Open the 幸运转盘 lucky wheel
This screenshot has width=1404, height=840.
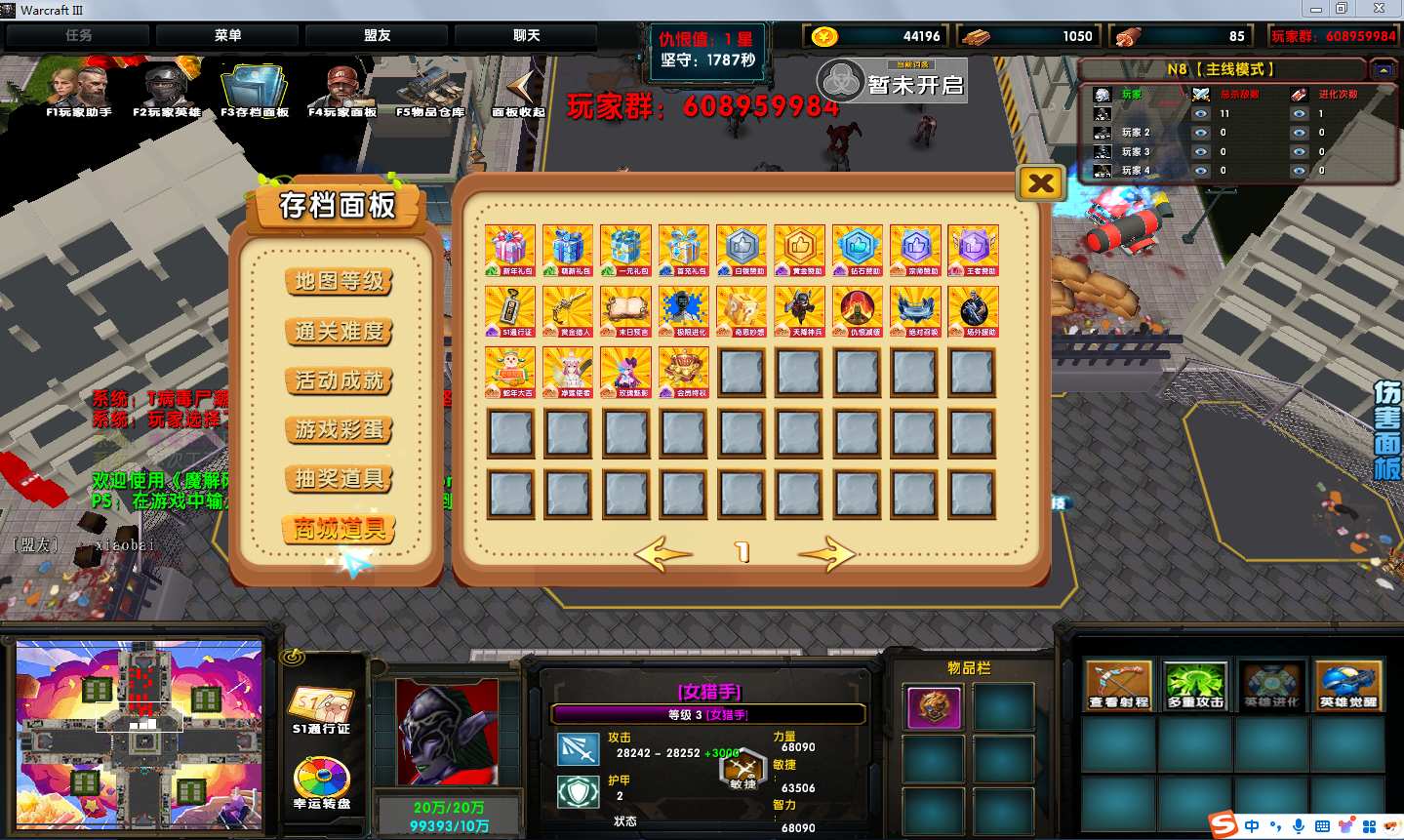coord(322,782)
